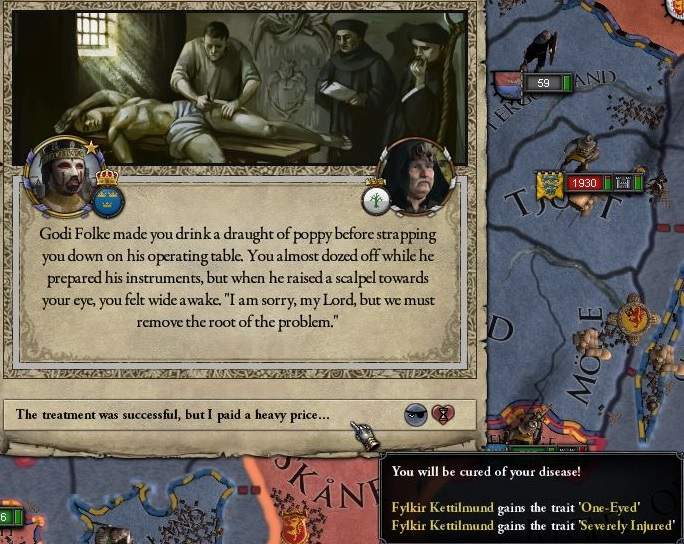This screenshot has width=684, height=544.
Task: Inspect the Severely Injured heart trait icon
Action: 442,414
